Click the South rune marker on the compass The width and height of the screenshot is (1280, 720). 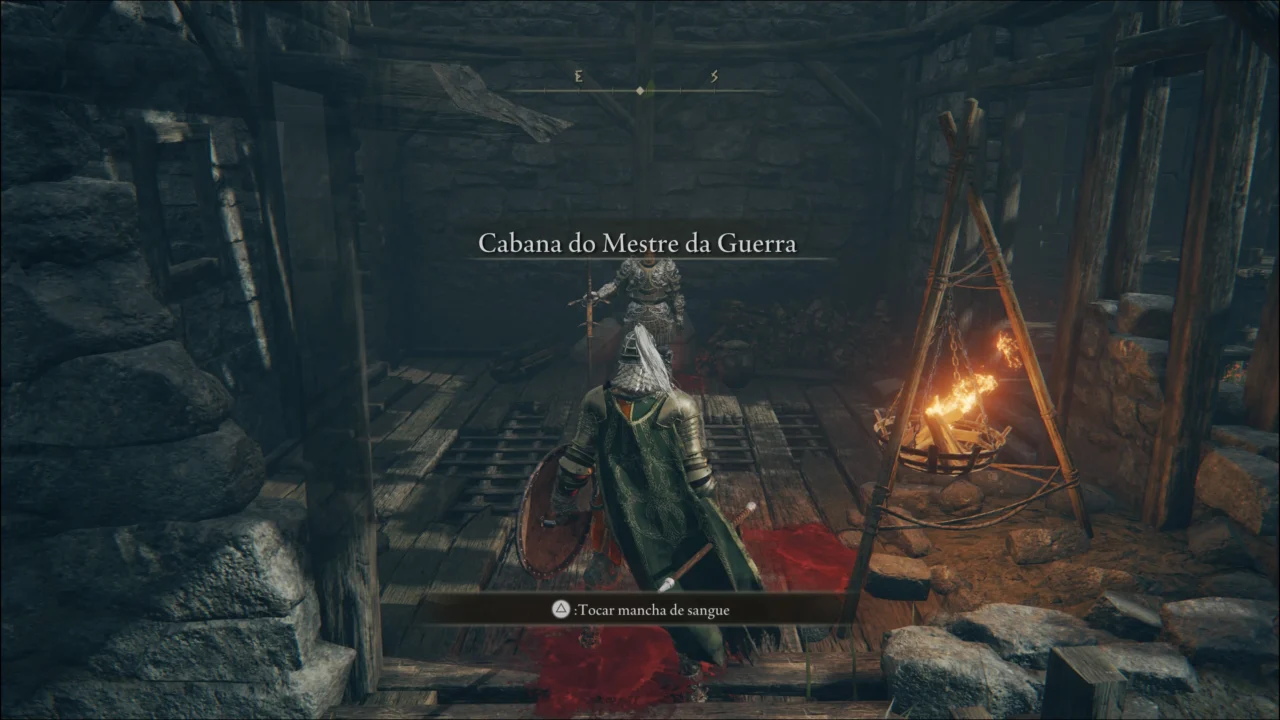point(714,77)
